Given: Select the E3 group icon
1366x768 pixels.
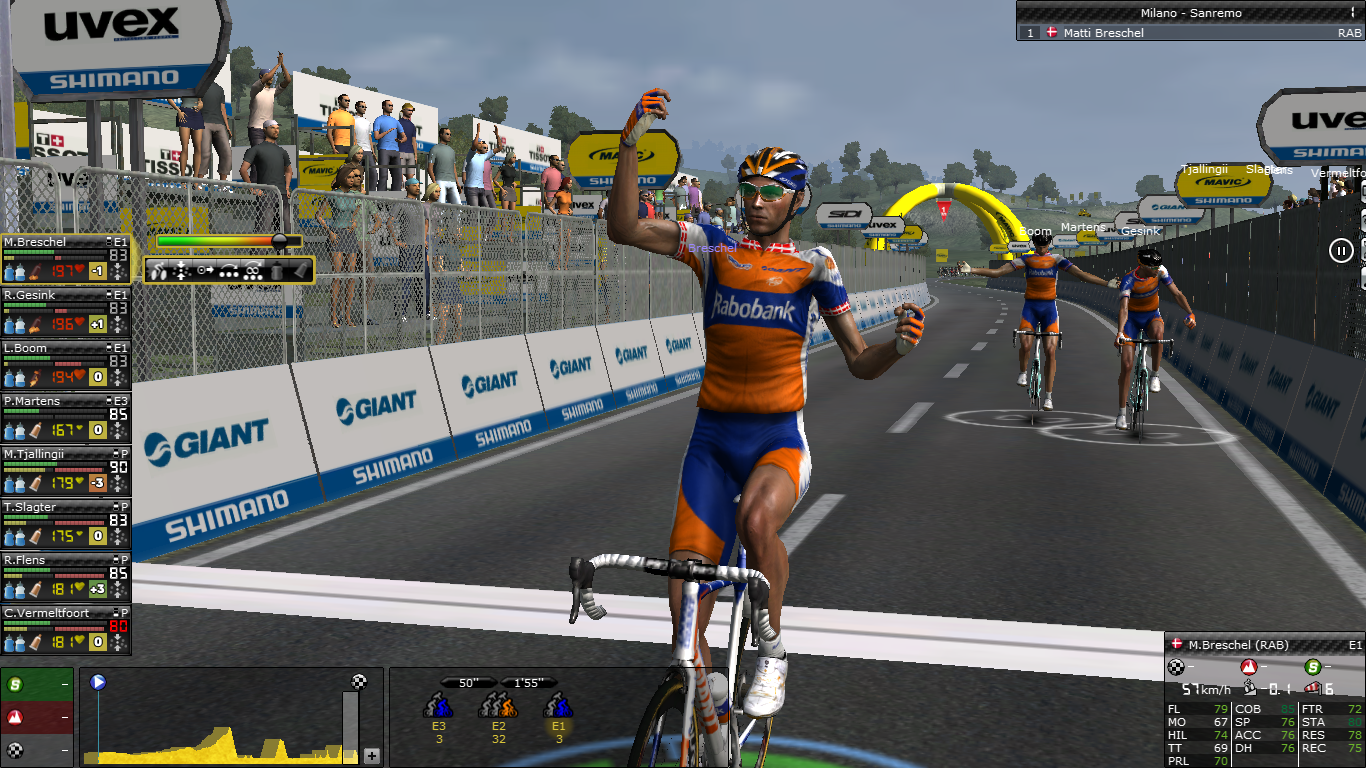Looking at the screenshot, I should [439, 707].
